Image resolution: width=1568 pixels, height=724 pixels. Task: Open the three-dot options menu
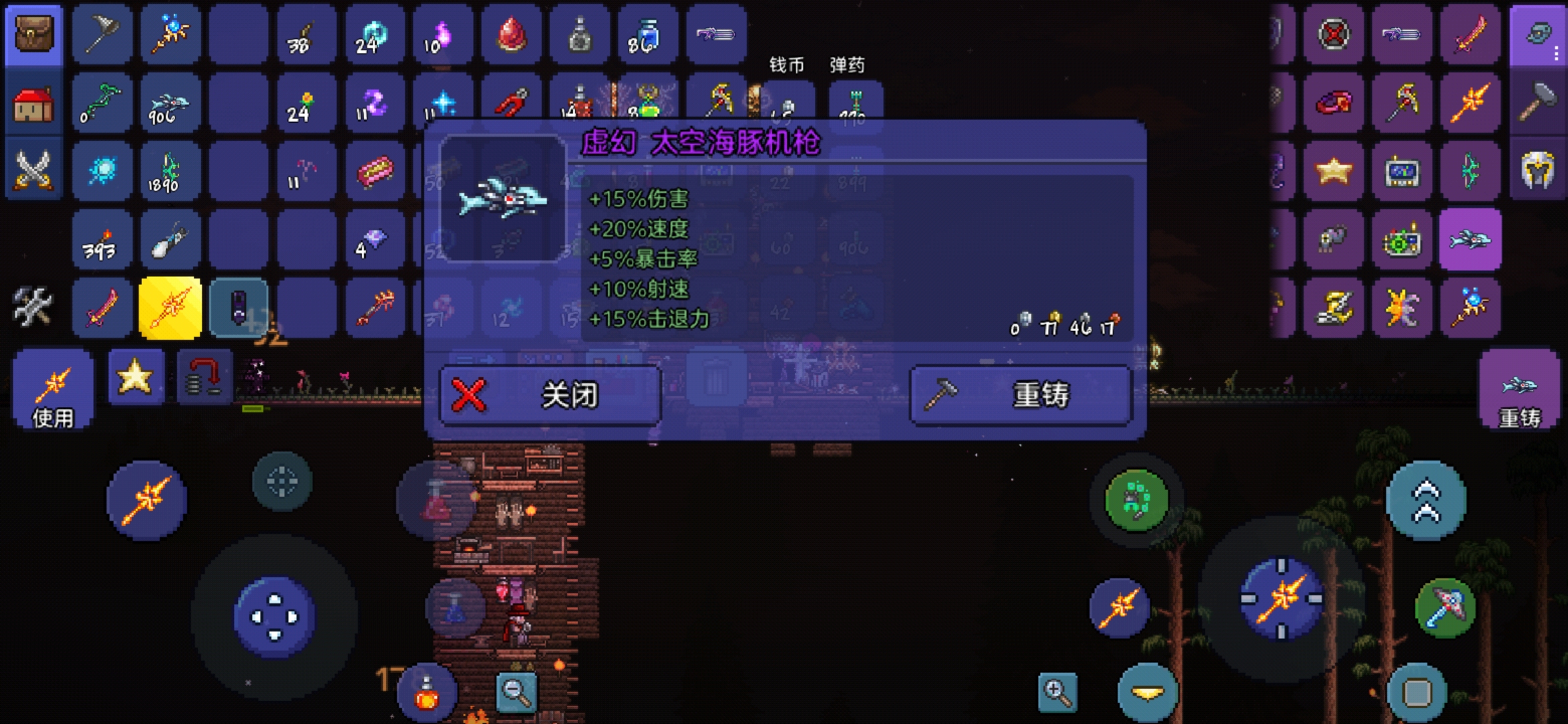pyautogui.click(x=1556, y=54)
